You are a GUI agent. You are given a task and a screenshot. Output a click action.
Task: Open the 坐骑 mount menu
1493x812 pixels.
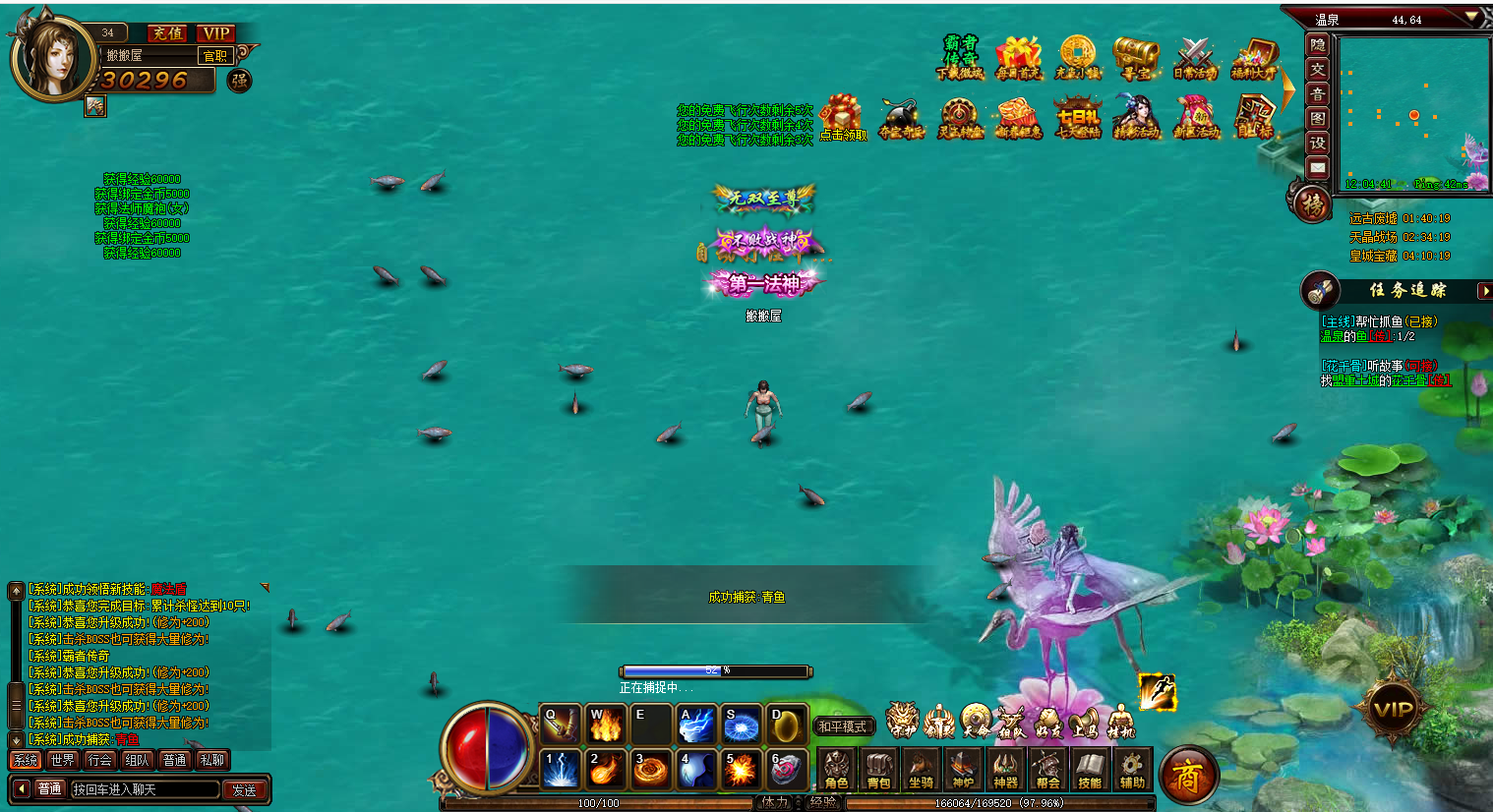[921, 769]
